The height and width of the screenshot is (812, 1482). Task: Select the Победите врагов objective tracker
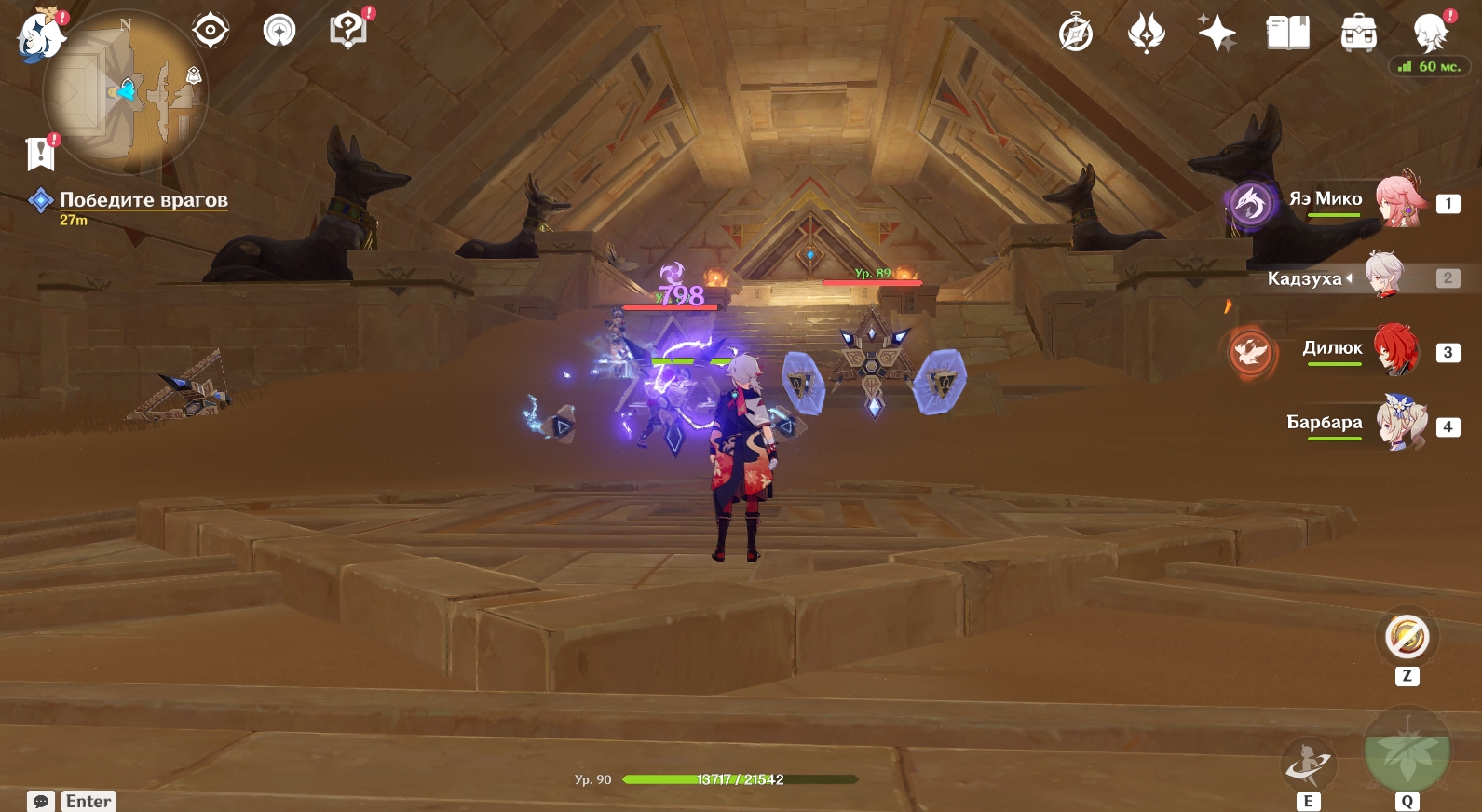pos(143,200)
